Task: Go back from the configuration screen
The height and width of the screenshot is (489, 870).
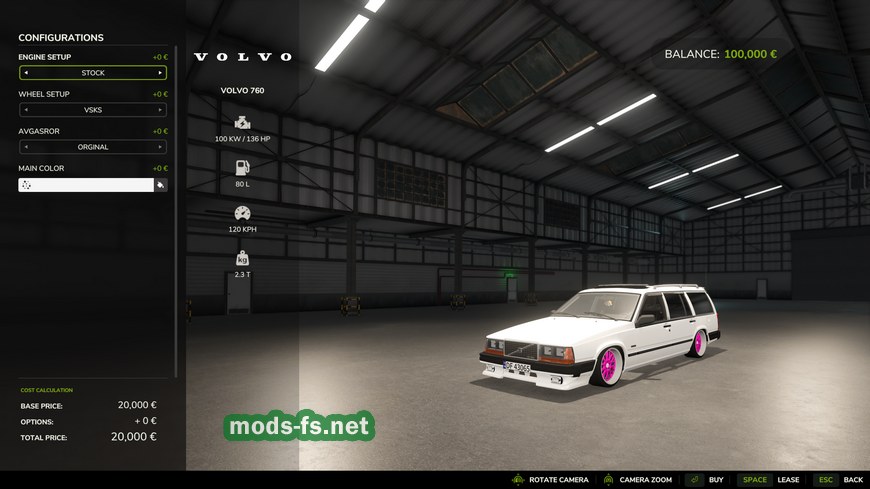Action: click(x=839, y=480)
